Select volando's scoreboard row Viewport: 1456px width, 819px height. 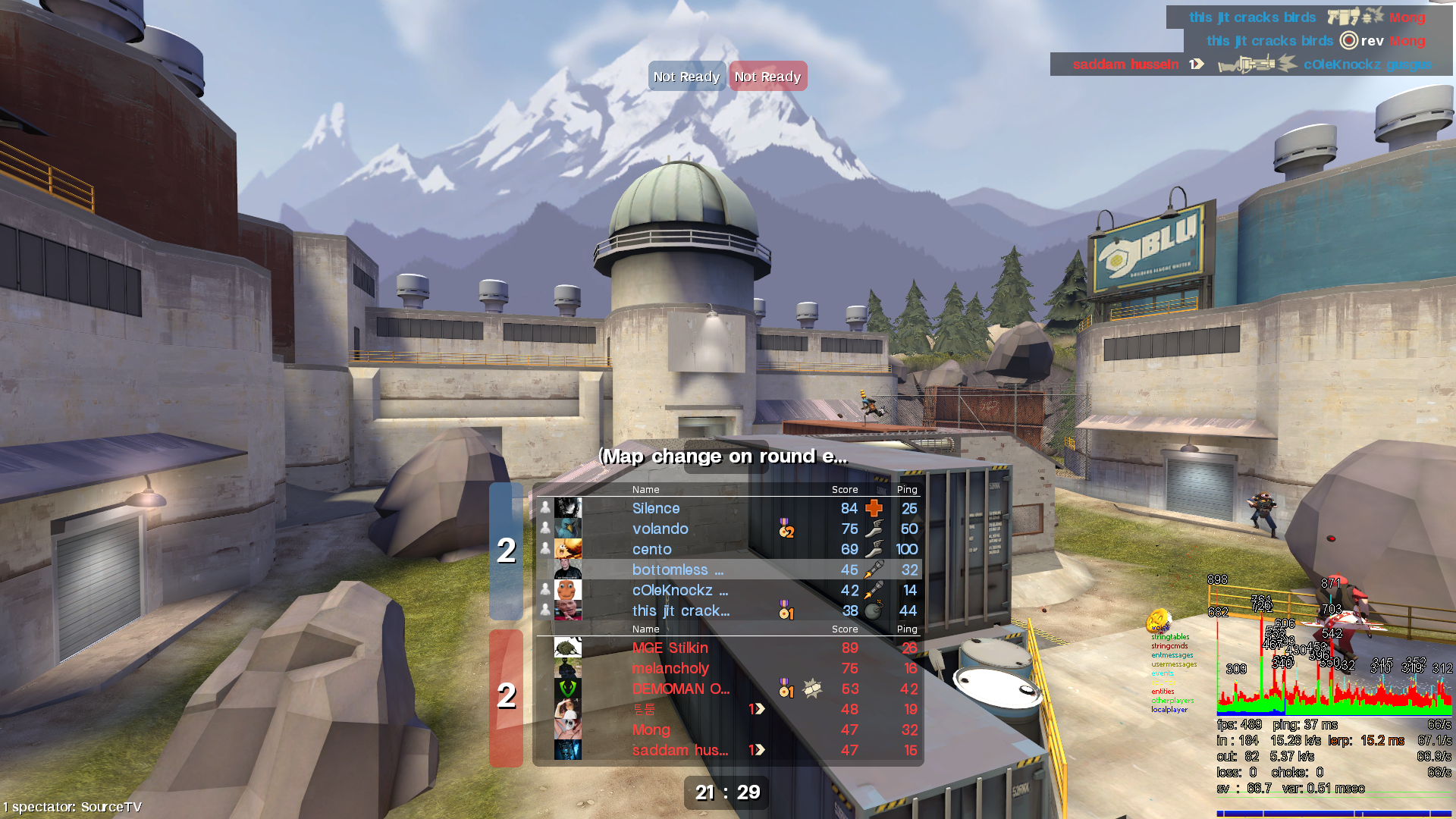tap(660, 529)
